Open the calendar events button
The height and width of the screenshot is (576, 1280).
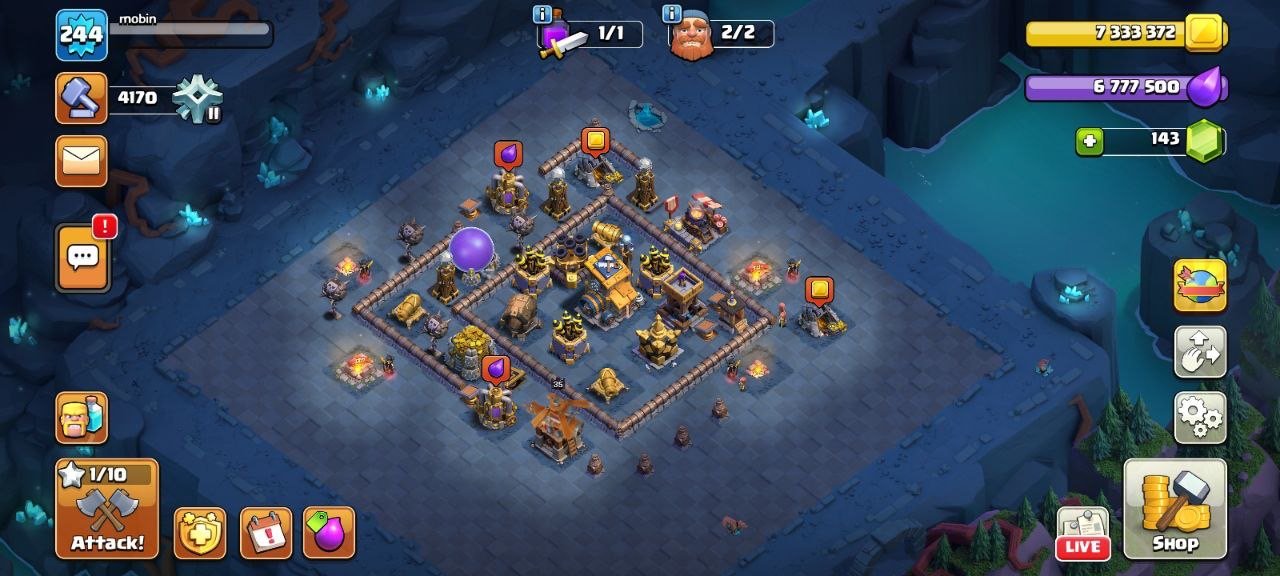266,533
